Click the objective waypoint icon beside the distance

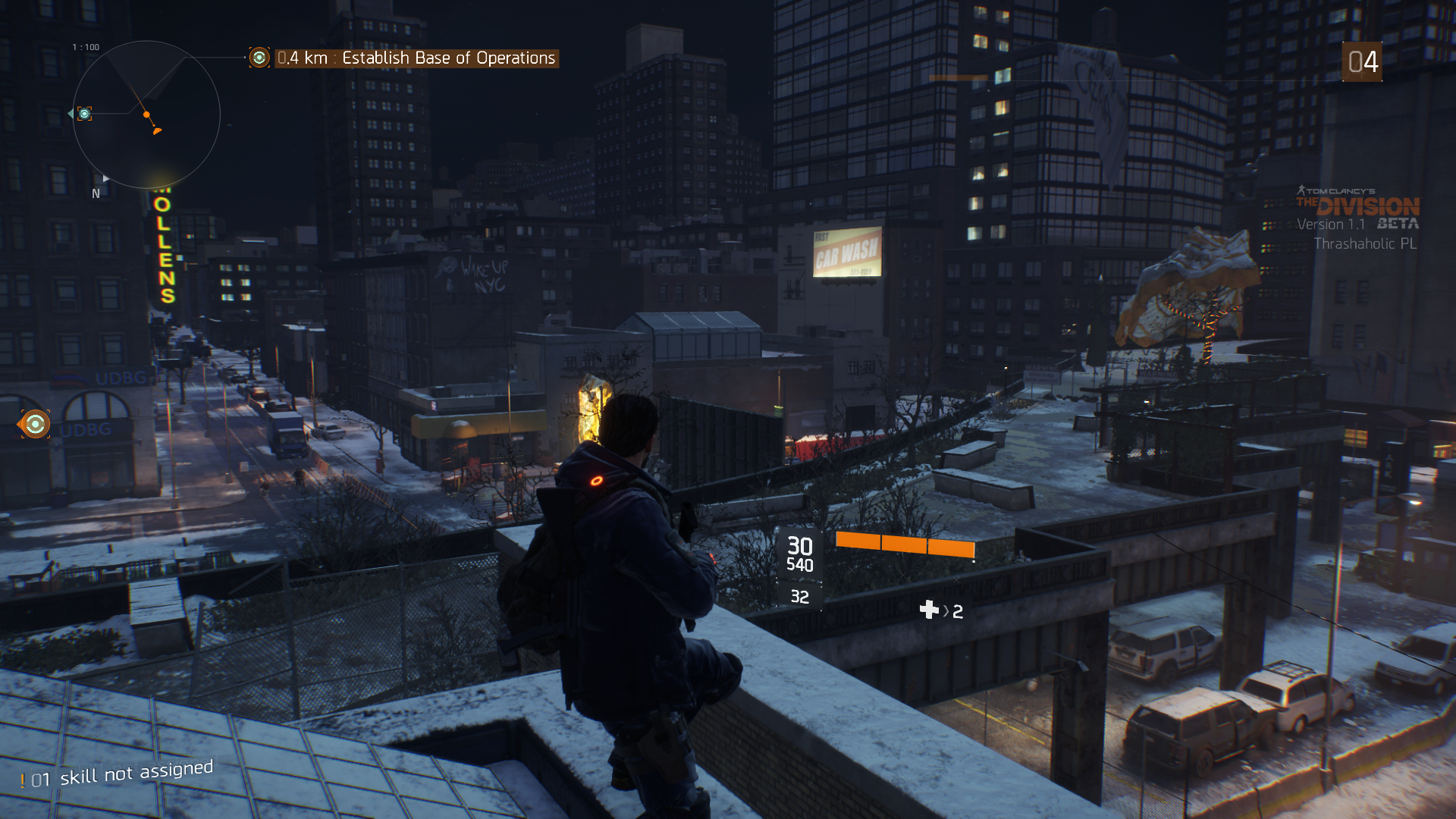(259, 58)
